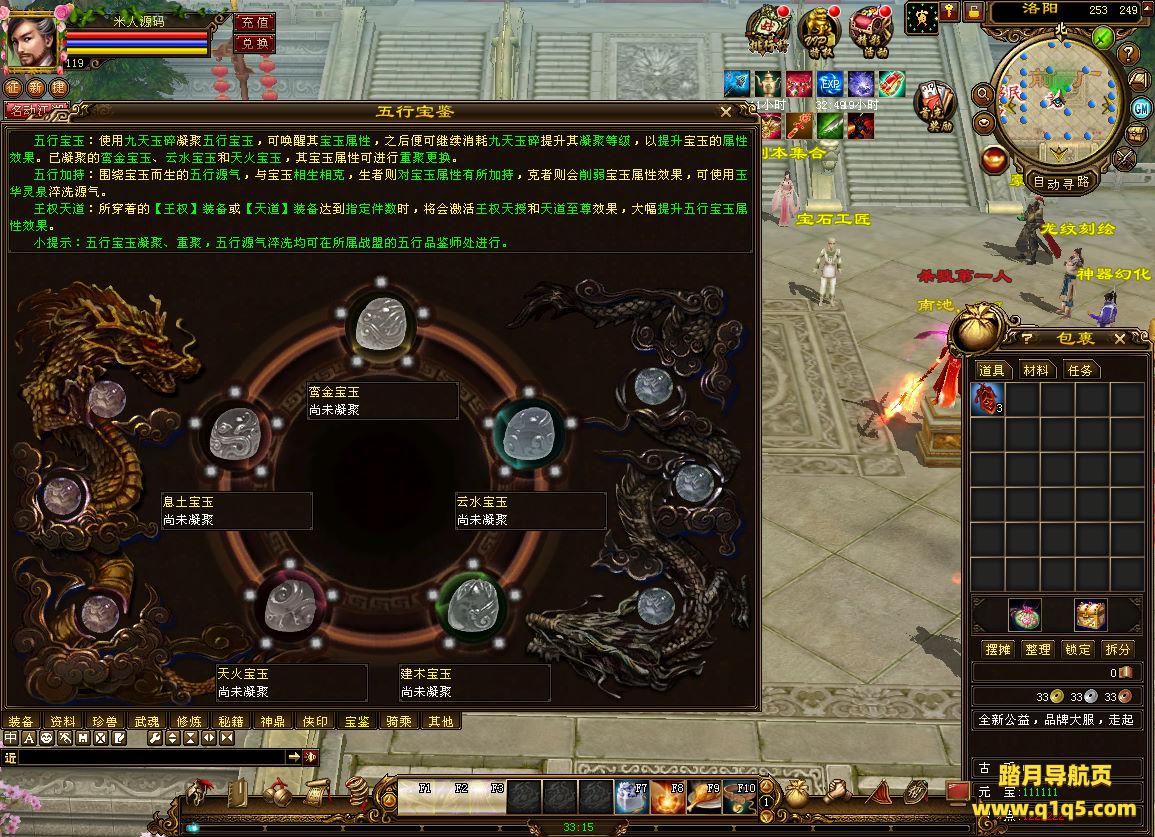Click the 整理 sort button
Viewport: 1155px width, 837px height.
(x=1038, y=649)
